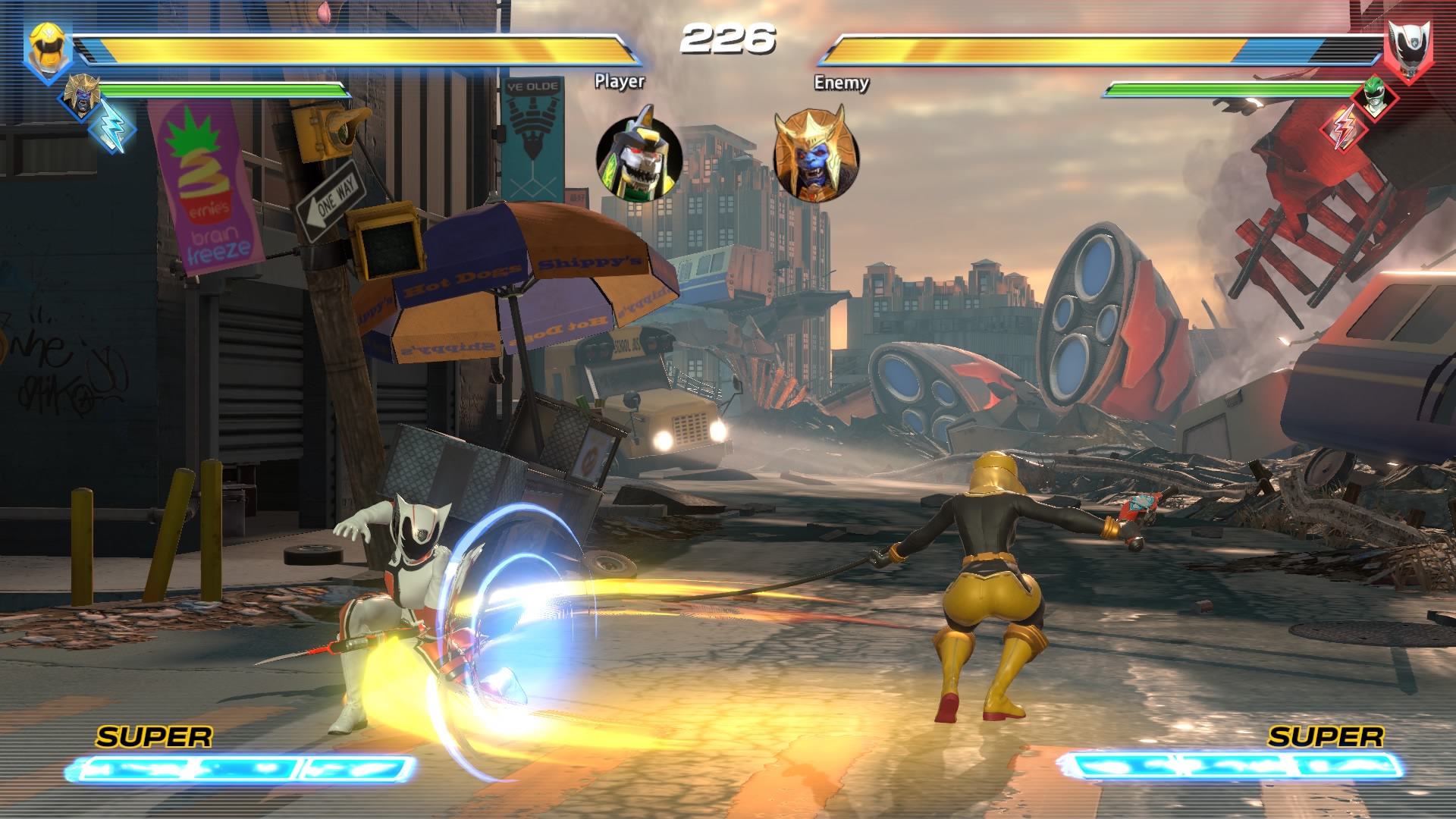
Task: Select the Dragonzord round portrait
Action: (639, 158)
